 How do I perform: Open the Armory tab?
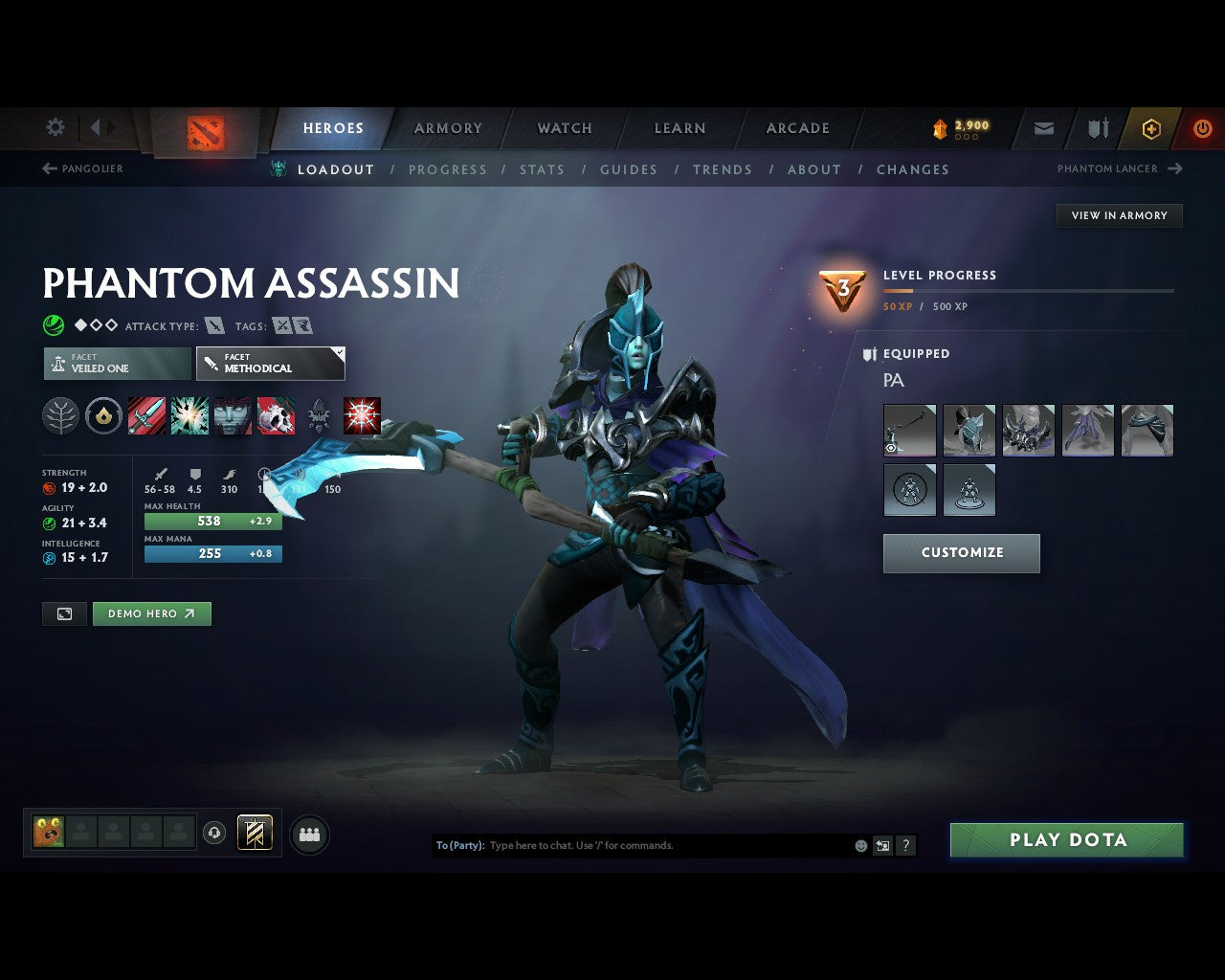pyautogui.click(x=448, y=128)
